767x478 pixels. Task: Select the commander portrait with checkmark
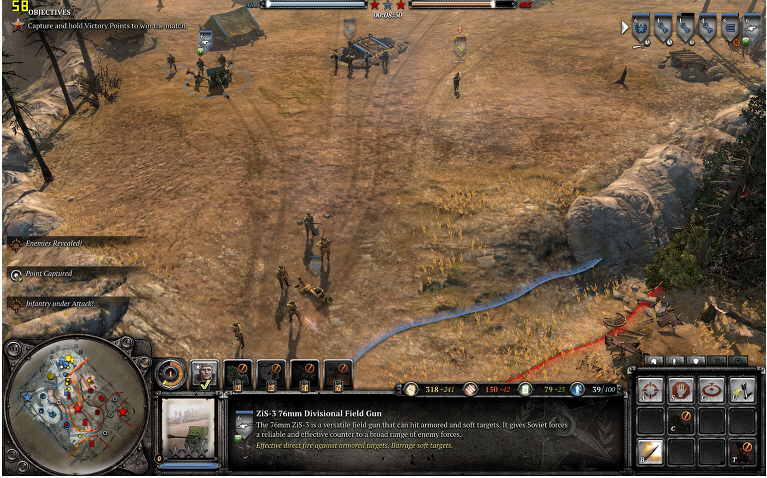pyautogui.click(x=204, y=374)
